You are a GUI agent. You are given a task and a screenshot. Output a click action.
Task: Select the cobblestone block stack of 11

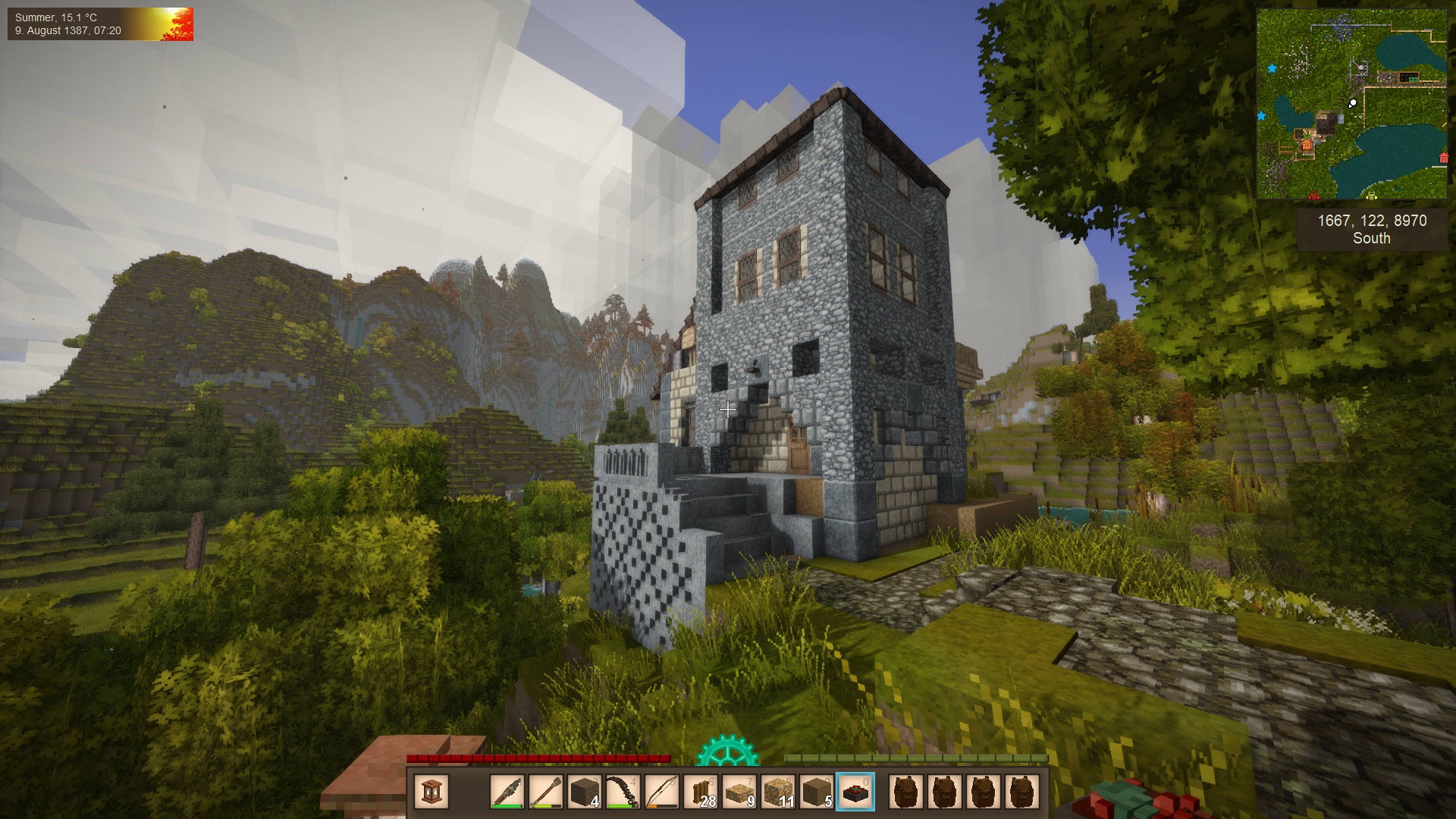pyautogui.click(x=778, y=792)
